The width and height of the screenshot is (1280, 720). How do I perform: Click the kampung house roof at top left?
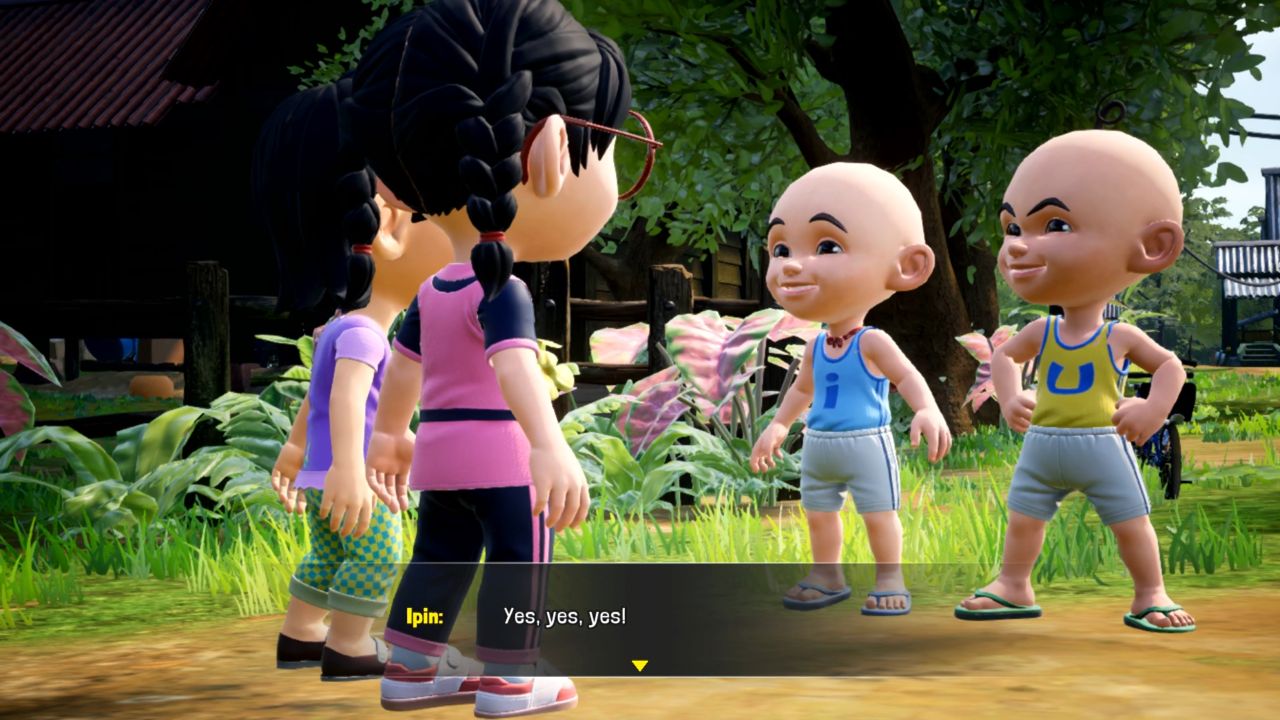point(100,60)
